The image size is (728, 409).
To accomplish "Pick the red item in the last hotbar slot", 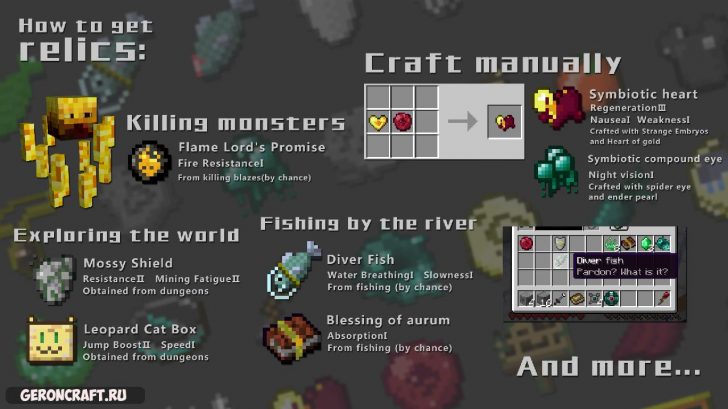I will [664, 298].
